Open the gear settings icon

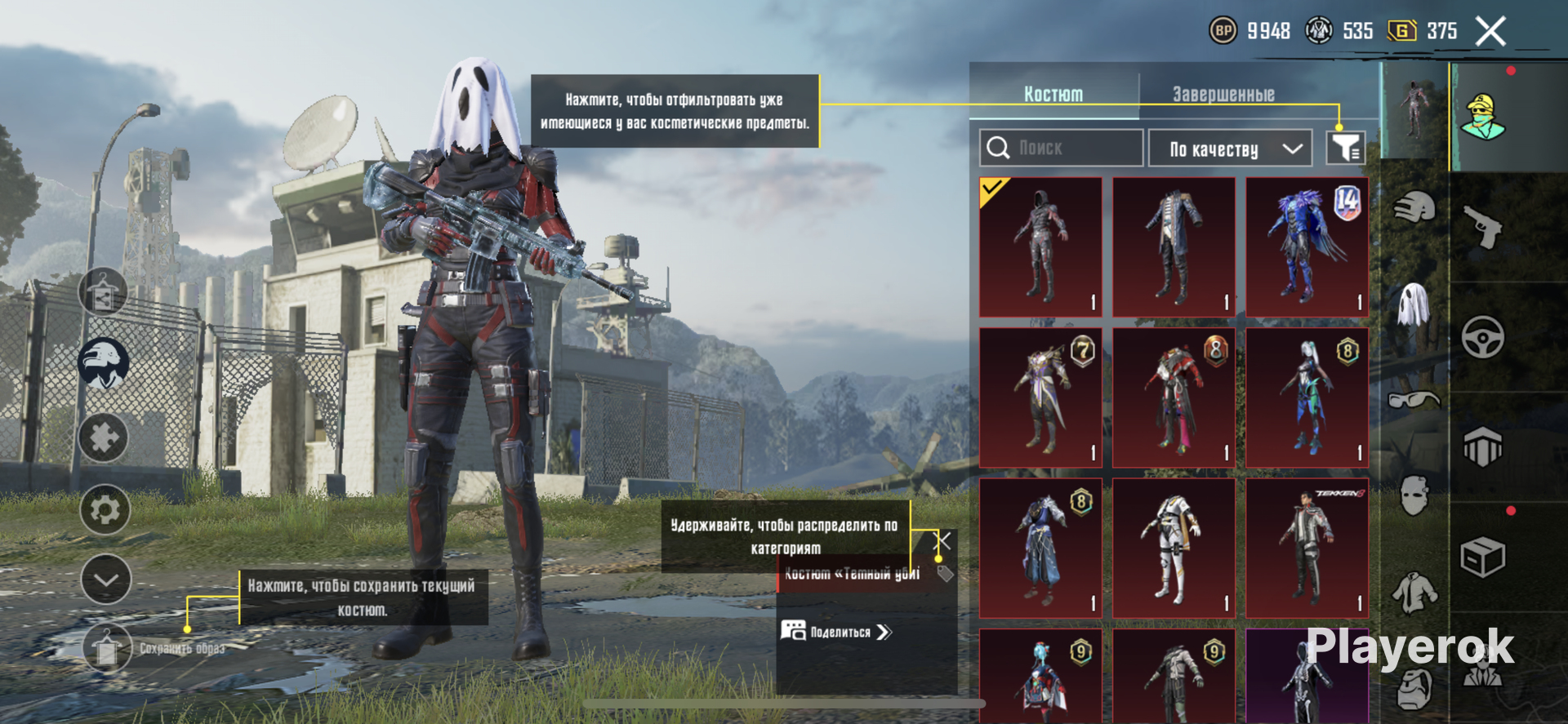point(105,510)
